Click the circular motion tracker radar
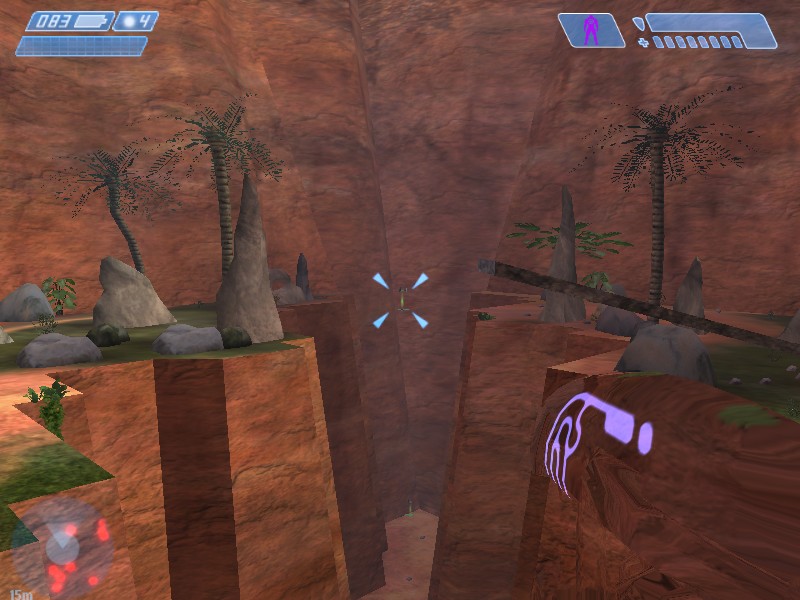Screen dimensions: 800x600 point(62,545)
